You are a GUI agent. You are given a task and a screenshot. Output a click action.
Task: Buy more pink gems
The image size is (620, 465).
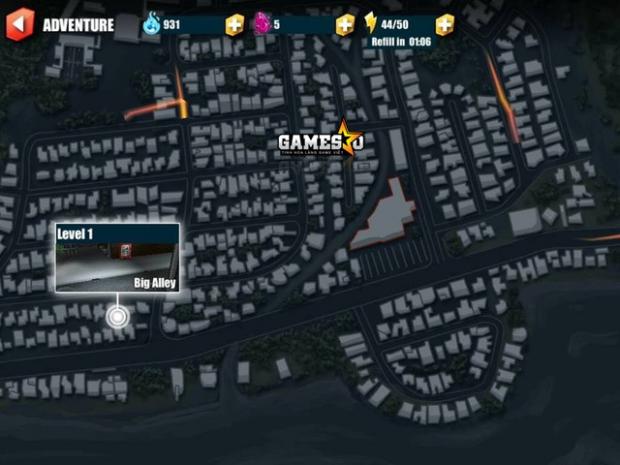pyautogui.click(x=344, y=24)
